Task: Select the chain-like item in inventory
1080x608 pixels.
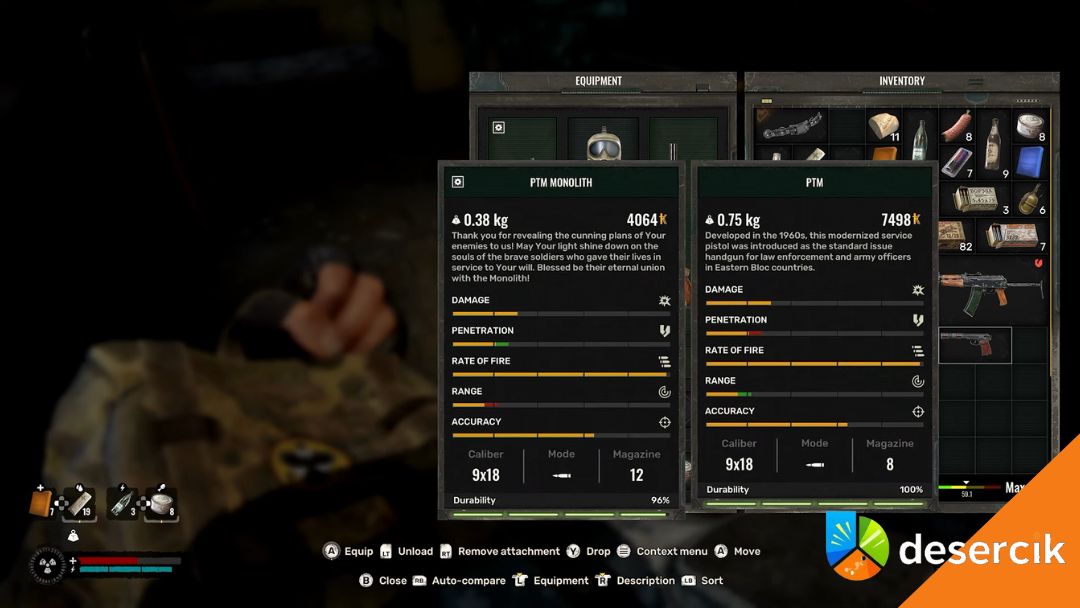Action: tap(793, 125)
